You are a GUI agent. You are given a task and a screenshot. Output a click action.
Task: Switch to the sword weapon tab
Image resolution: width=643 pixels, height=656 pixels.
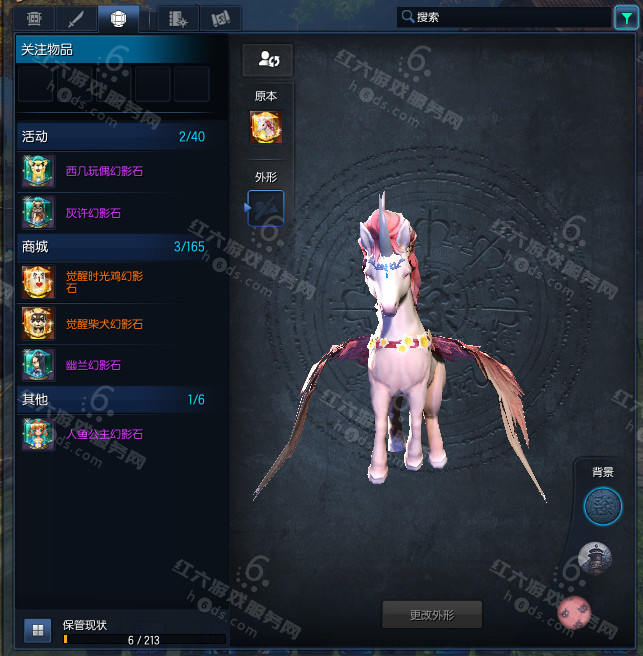click(x=76, y=18)
